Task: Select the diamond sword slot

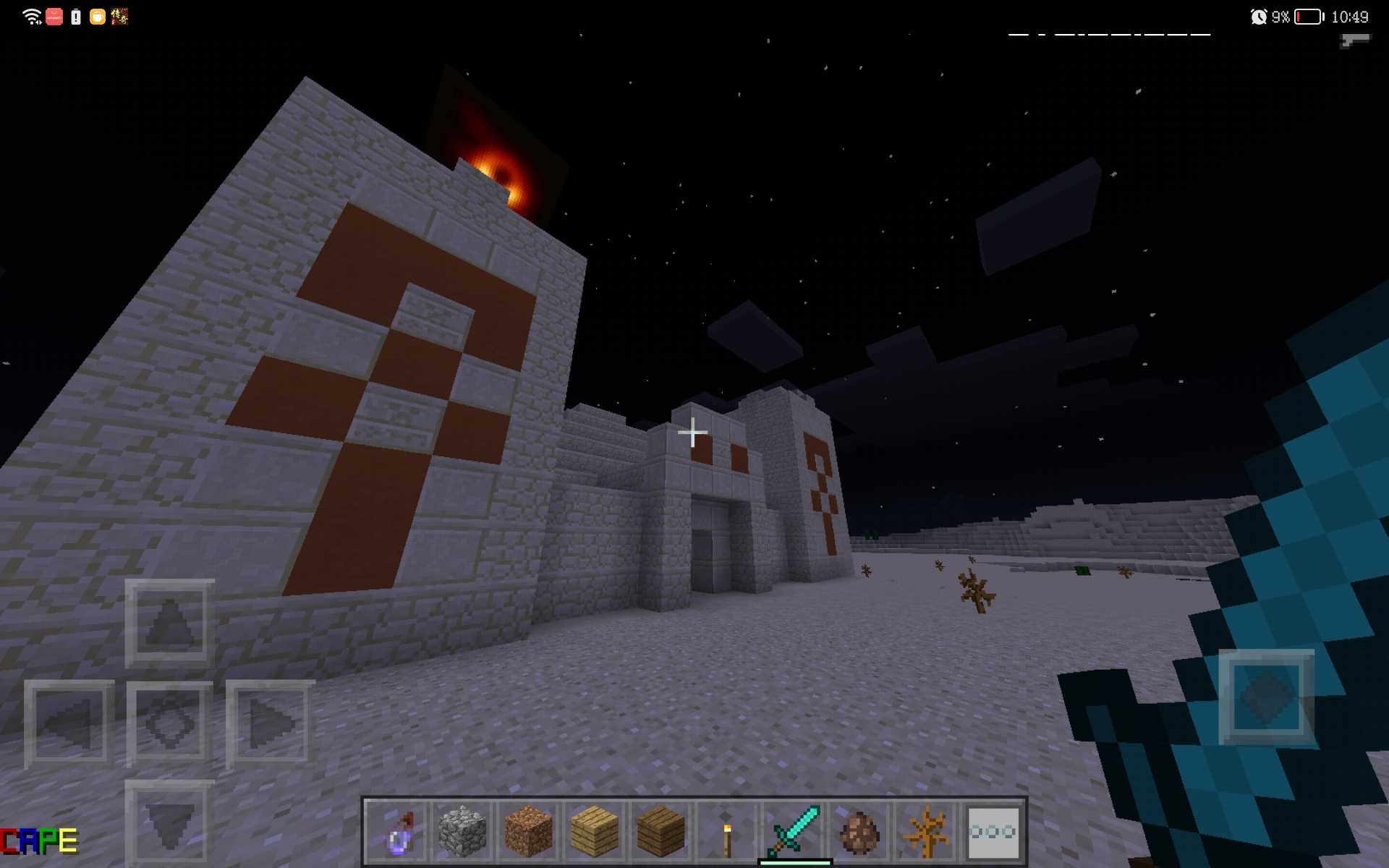Action: pyautogui.click(x=794, y=832)
